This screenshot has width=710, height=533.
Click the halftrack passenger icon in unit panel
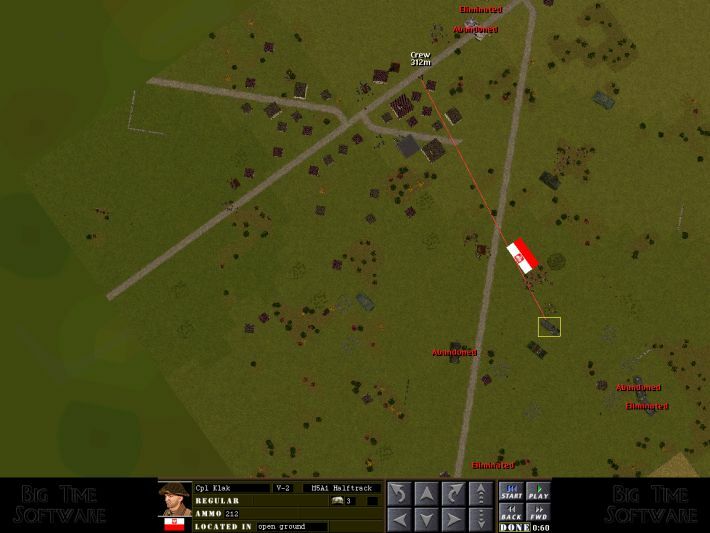(338, 500)
